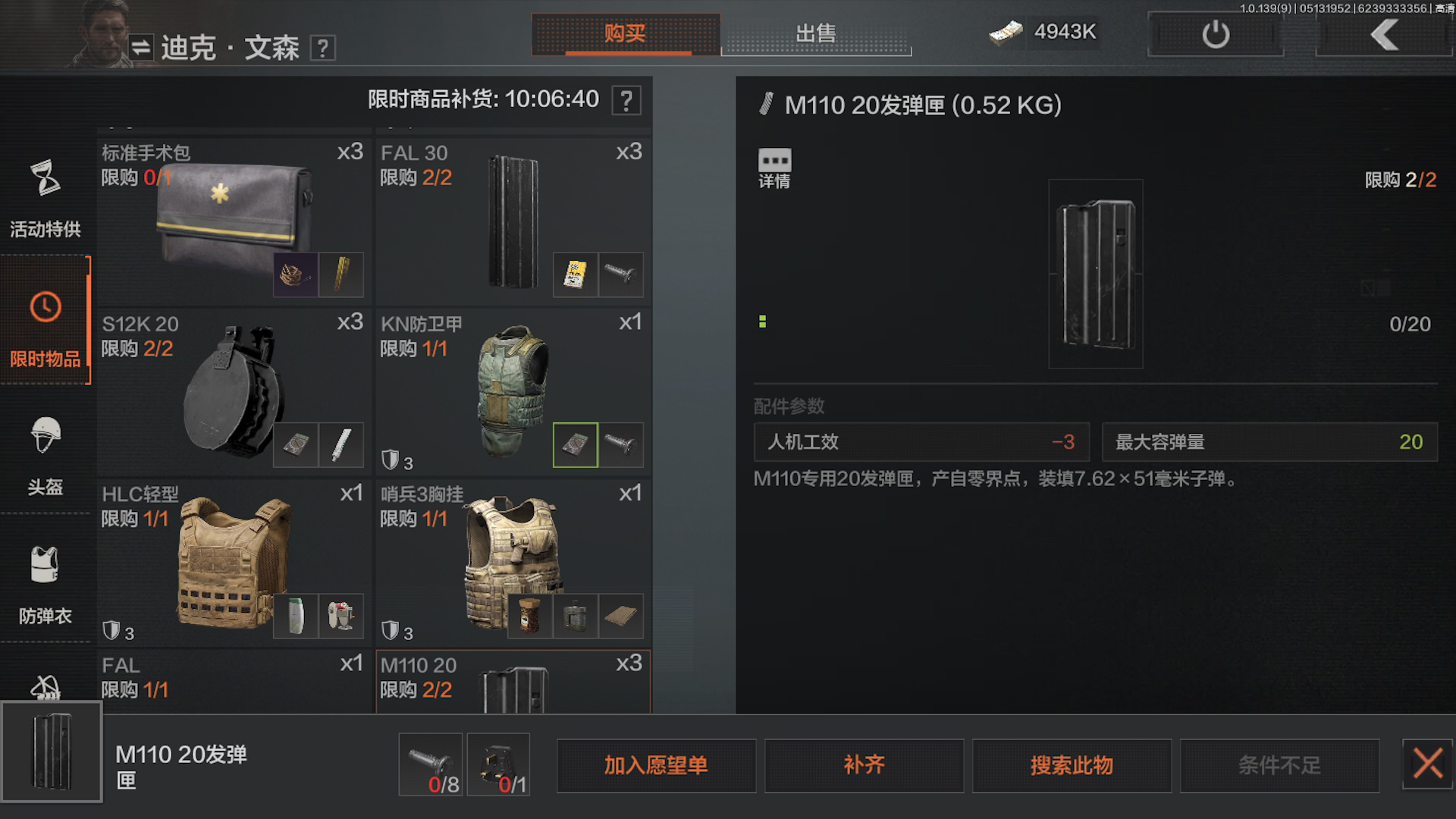Select the S12K 20 drum magazine card
Viewport: 1456px width, 819px height.
pos(232,387)
